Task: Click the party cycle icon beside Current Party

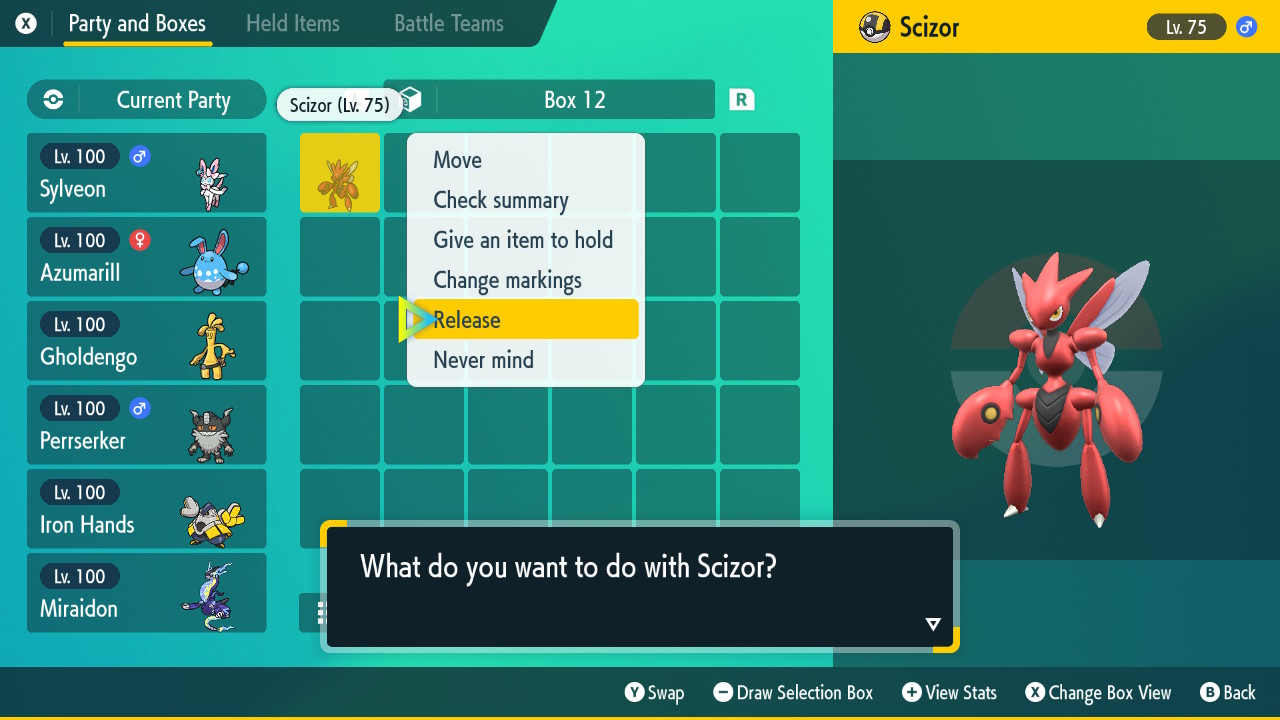Action: pos(51,100)
